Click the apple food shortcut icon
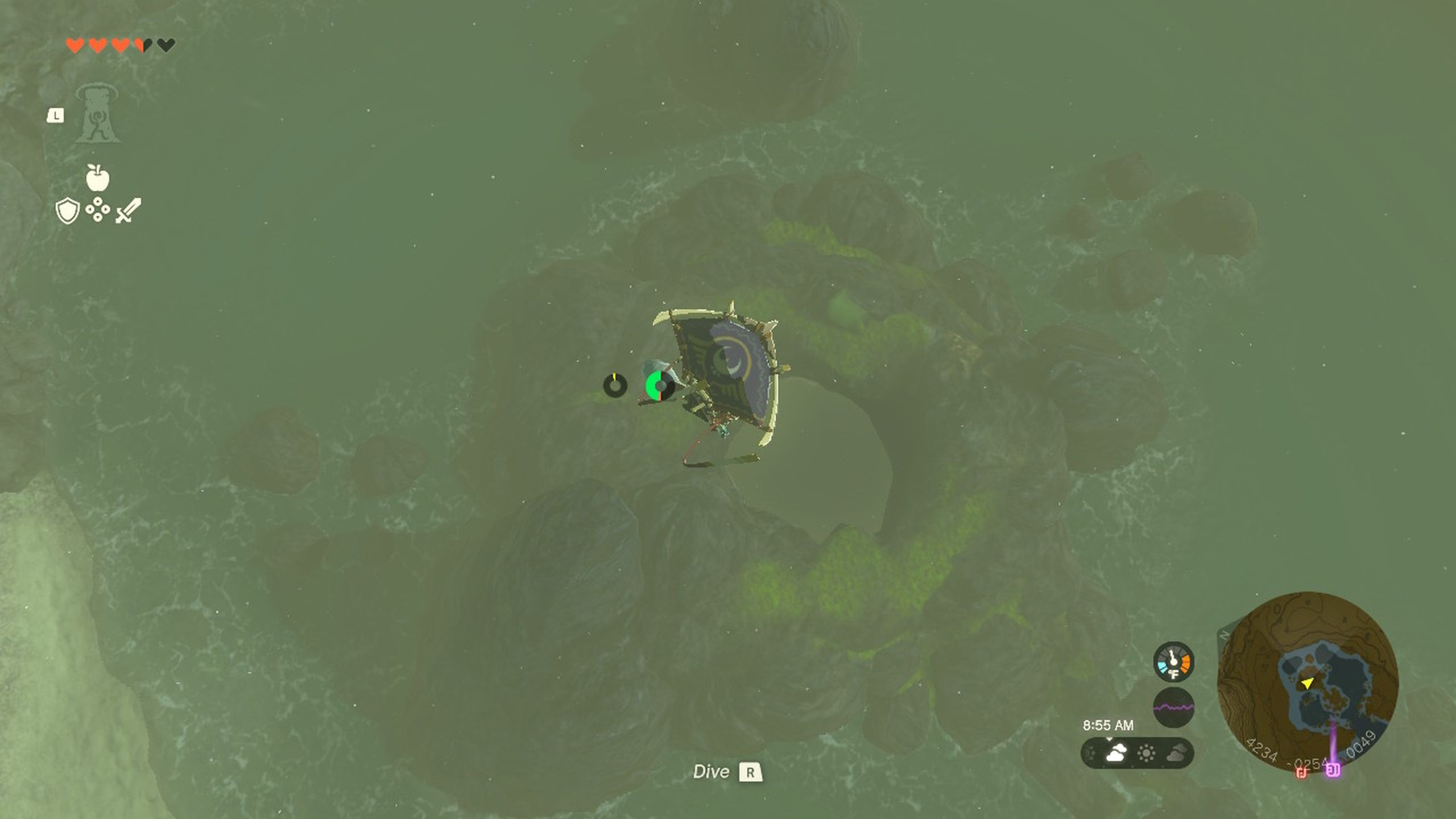 [97, 177]
